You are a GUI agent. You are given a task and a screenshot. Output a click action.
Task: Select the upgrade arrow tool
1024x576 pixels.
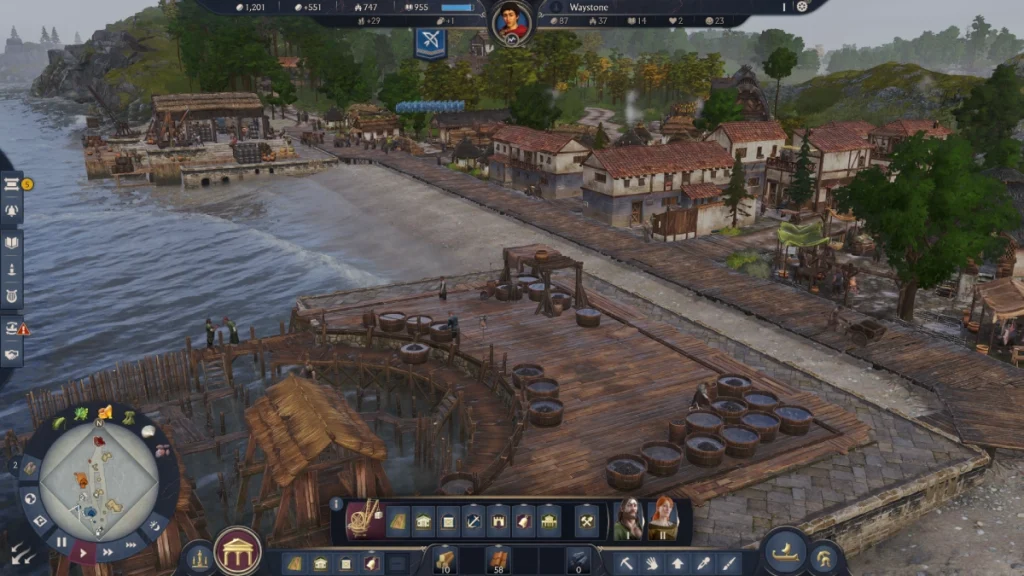point(678,563)
